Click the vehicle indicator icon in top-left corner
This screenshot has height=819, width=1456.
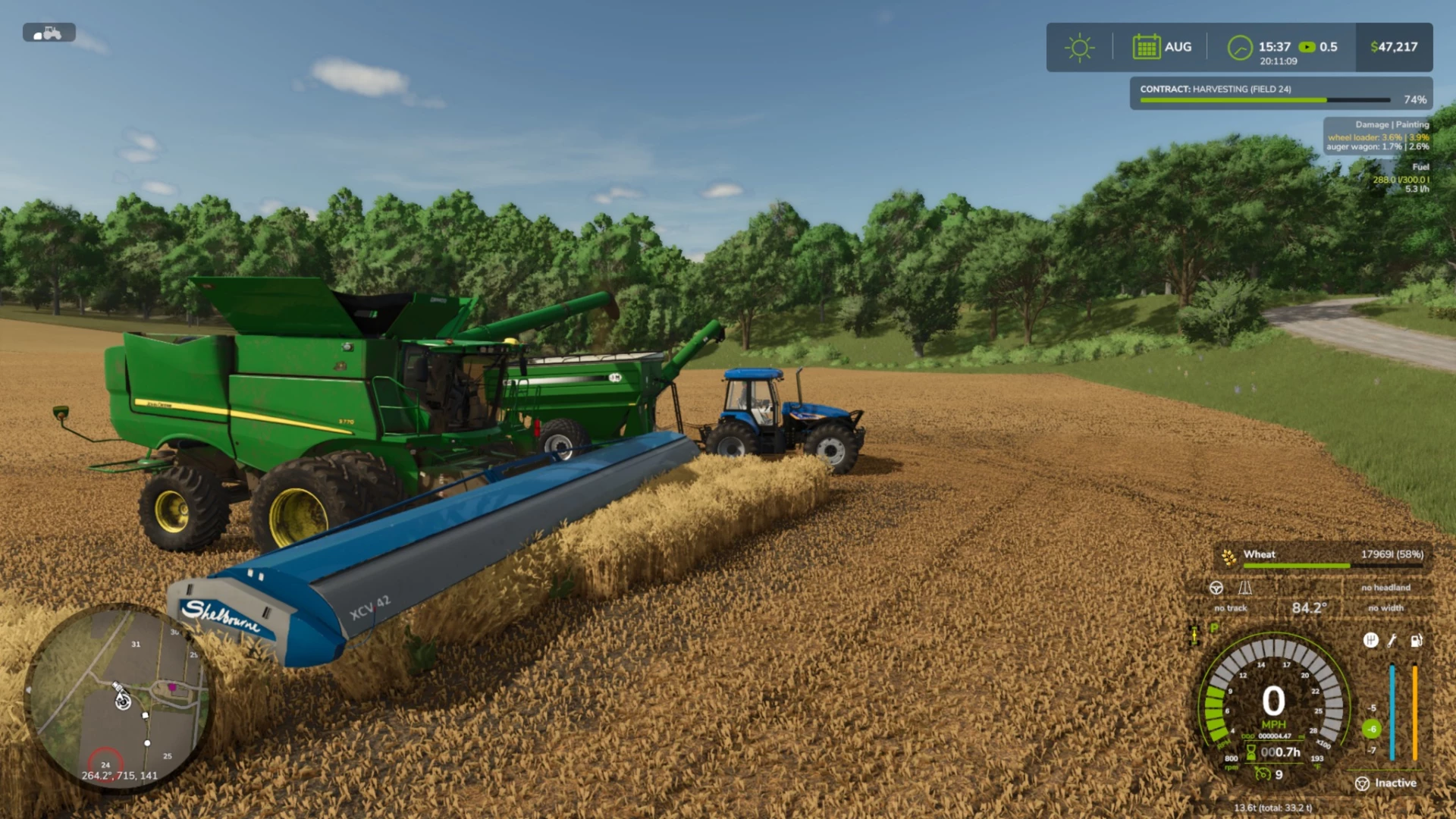[x=49, y=33]
